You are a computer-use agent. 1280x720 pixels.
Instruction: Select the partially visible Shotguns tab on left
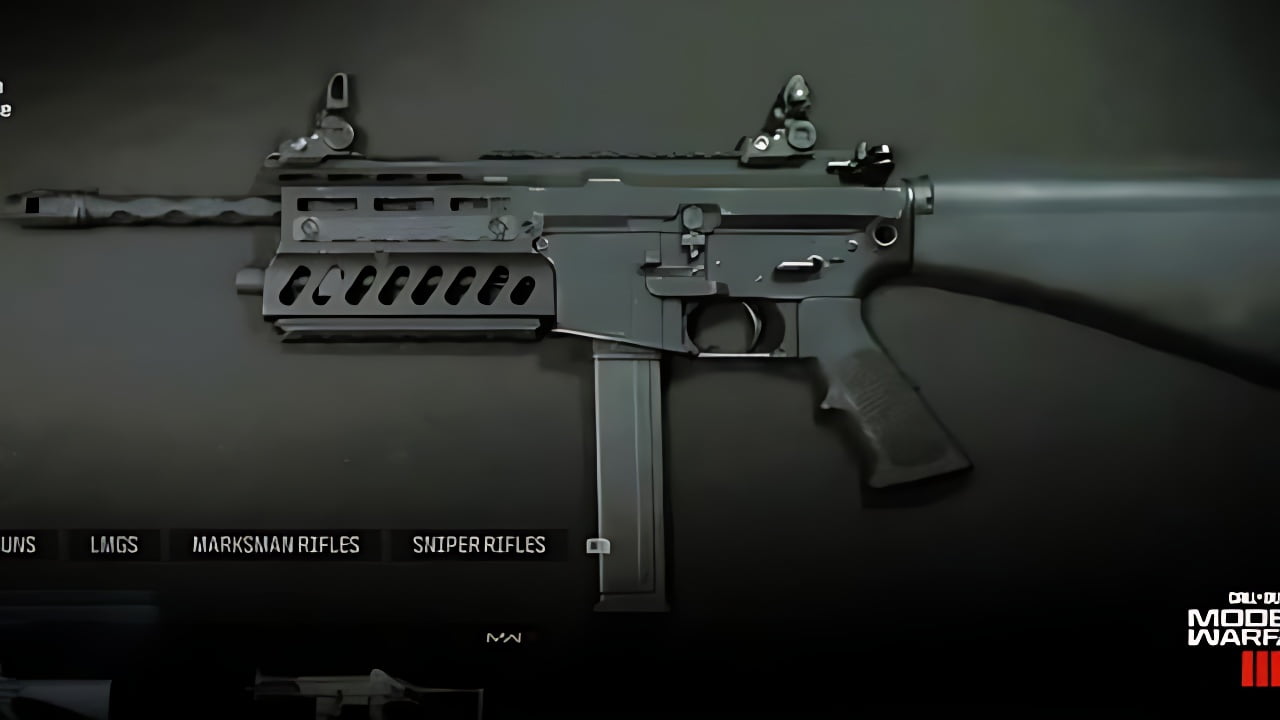(18, 545)
